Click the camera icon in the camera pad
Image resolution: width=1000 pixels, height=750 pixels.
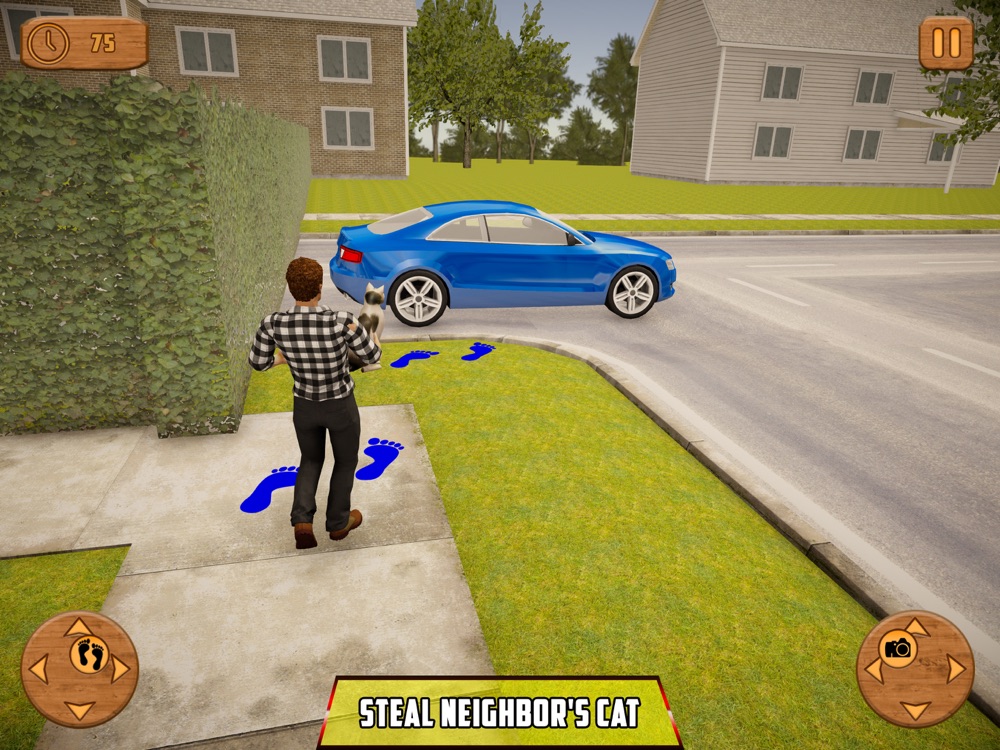(x=899, y=649)
